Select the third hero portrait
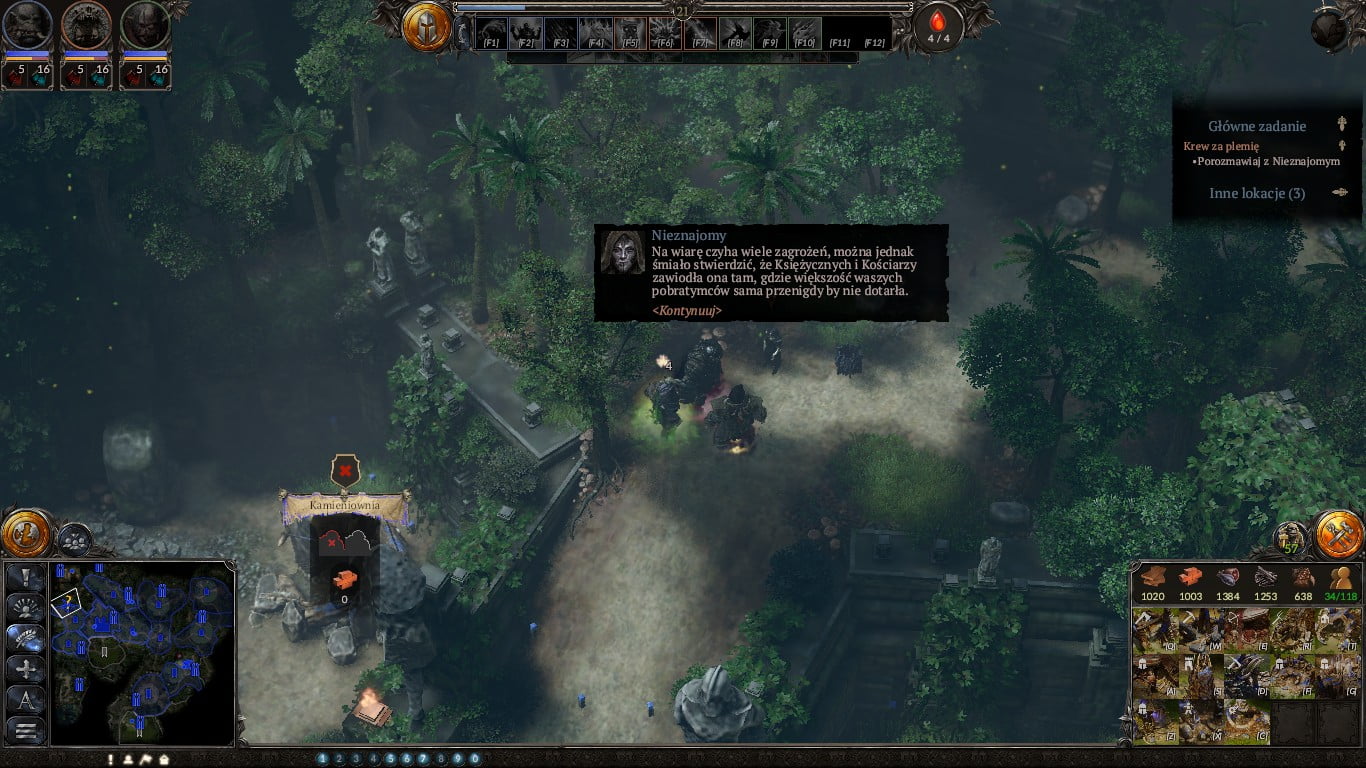Viewport: 1366px width, 768px height. click(x=145, y=25)
